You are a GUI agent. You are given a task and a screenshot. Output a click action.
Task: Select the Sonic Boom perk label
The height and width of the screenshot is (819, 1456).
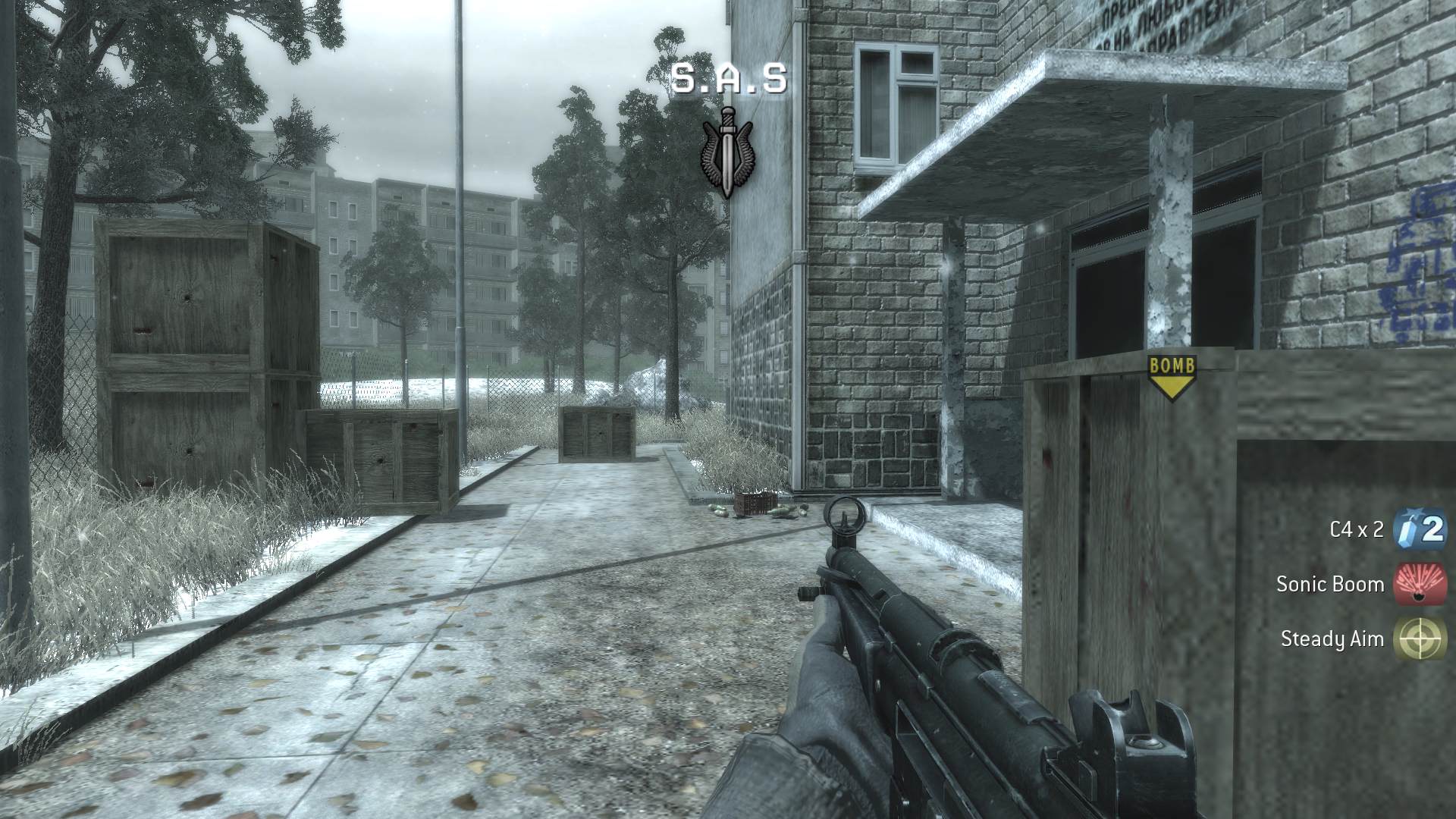[x=1331, y=585]
